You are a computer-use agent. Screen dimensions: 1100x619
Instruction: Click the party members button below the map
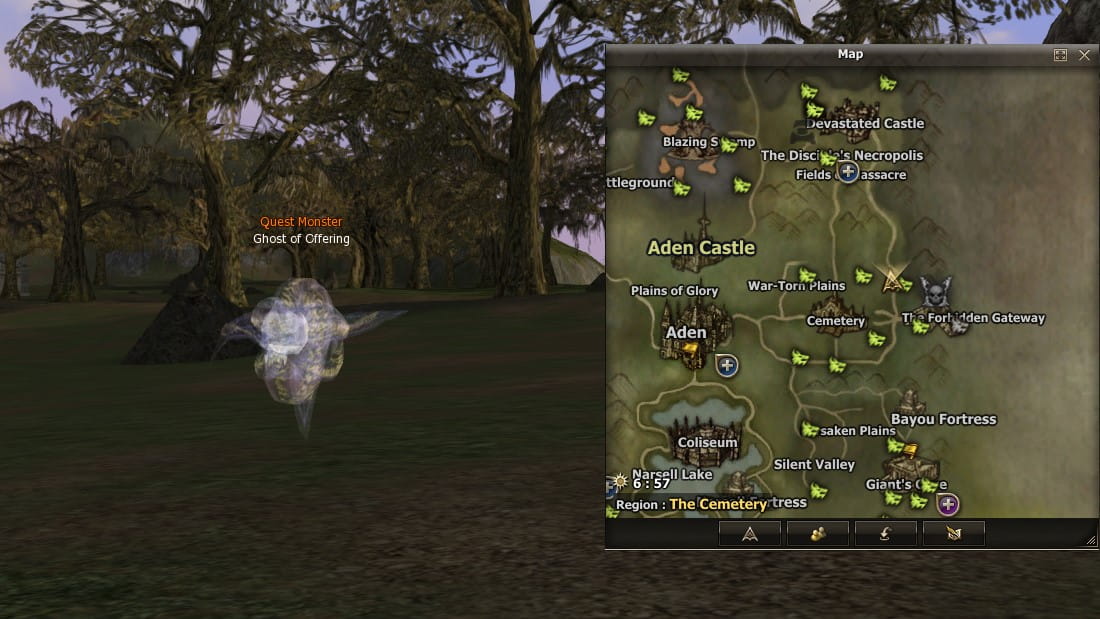818,533
